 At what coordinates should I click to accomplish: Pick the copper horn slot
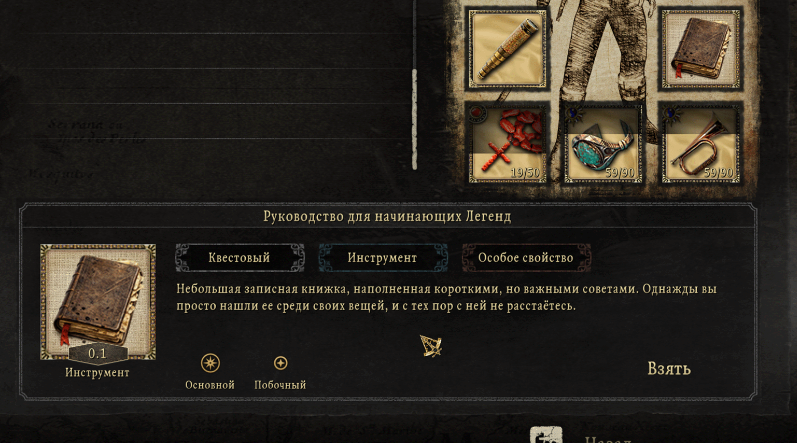pos(700,142)
